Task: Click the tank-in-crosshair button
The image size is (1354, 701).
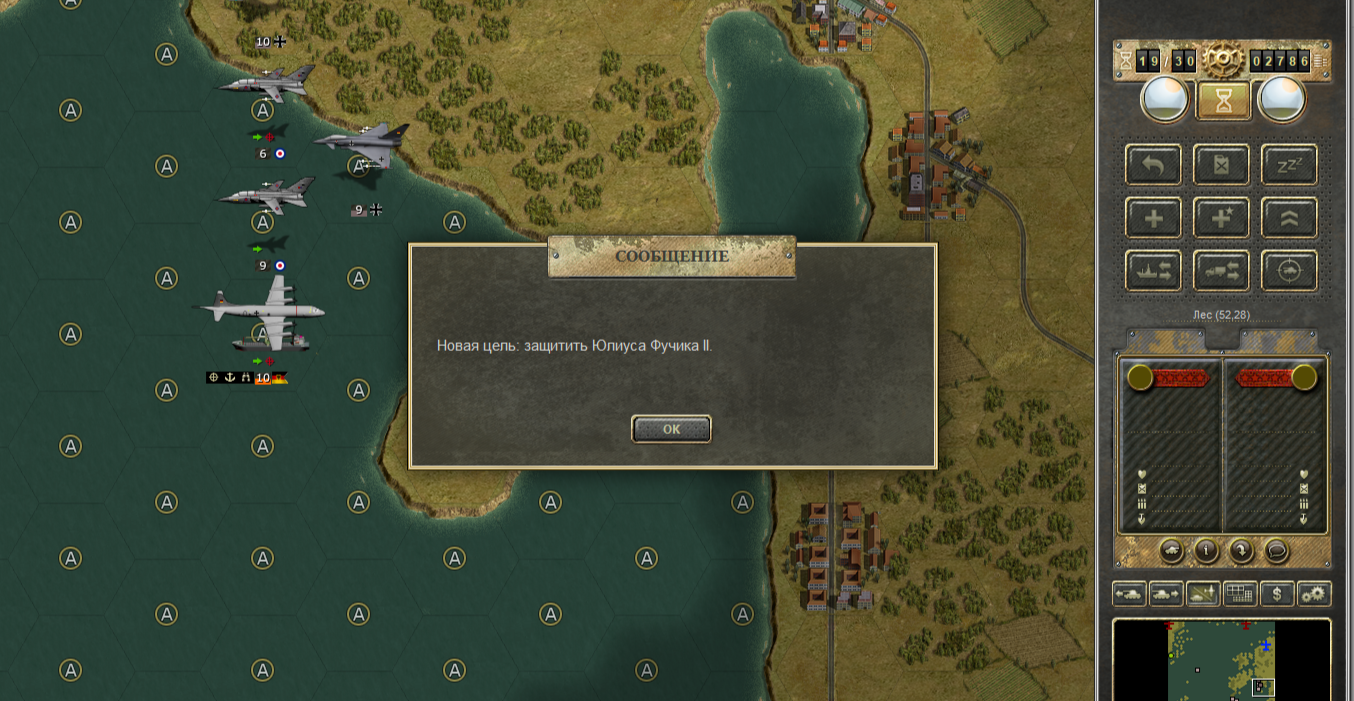Action: (x=1289, y=270)
